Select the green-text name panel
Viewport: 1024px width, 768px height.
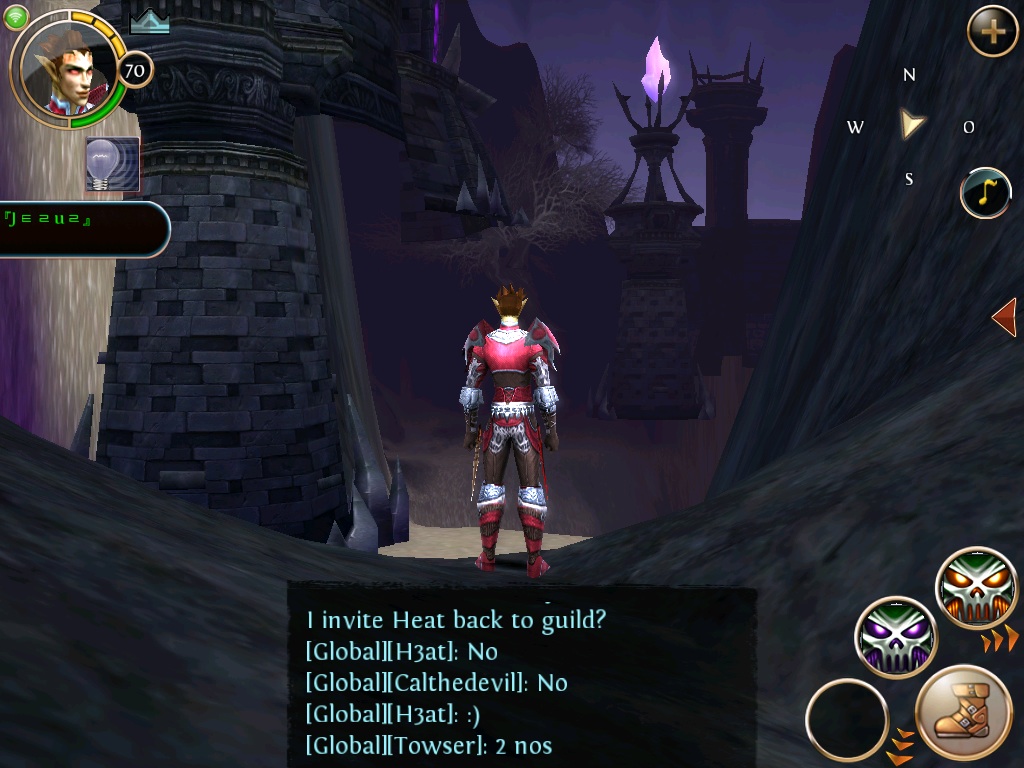[x=80, y=229]
